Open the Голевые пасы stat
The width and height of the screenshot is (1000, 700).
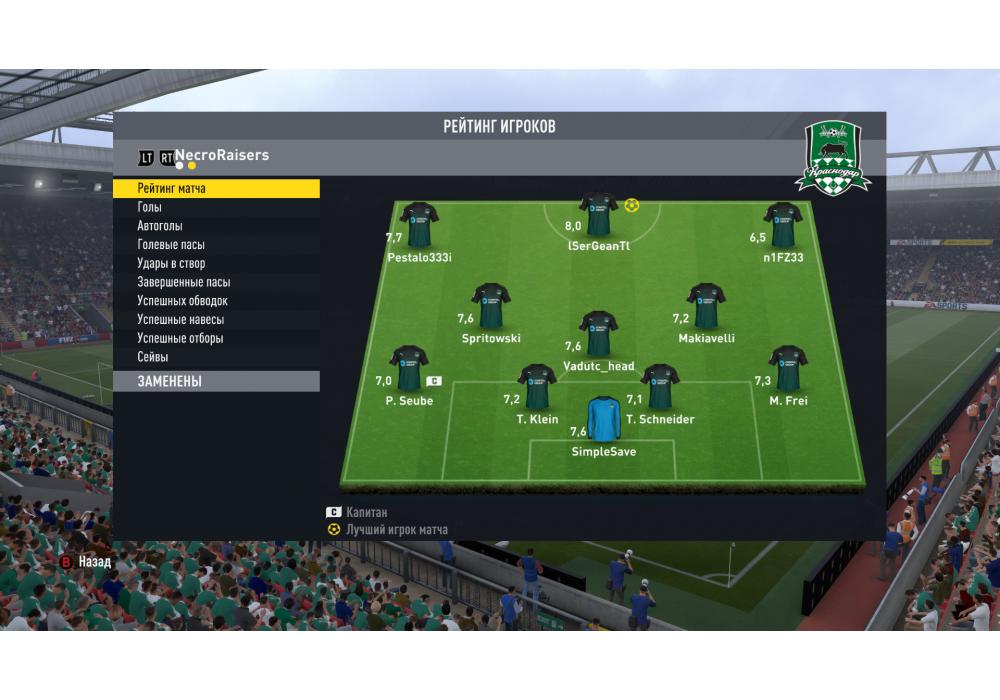[x=216, y=245]
